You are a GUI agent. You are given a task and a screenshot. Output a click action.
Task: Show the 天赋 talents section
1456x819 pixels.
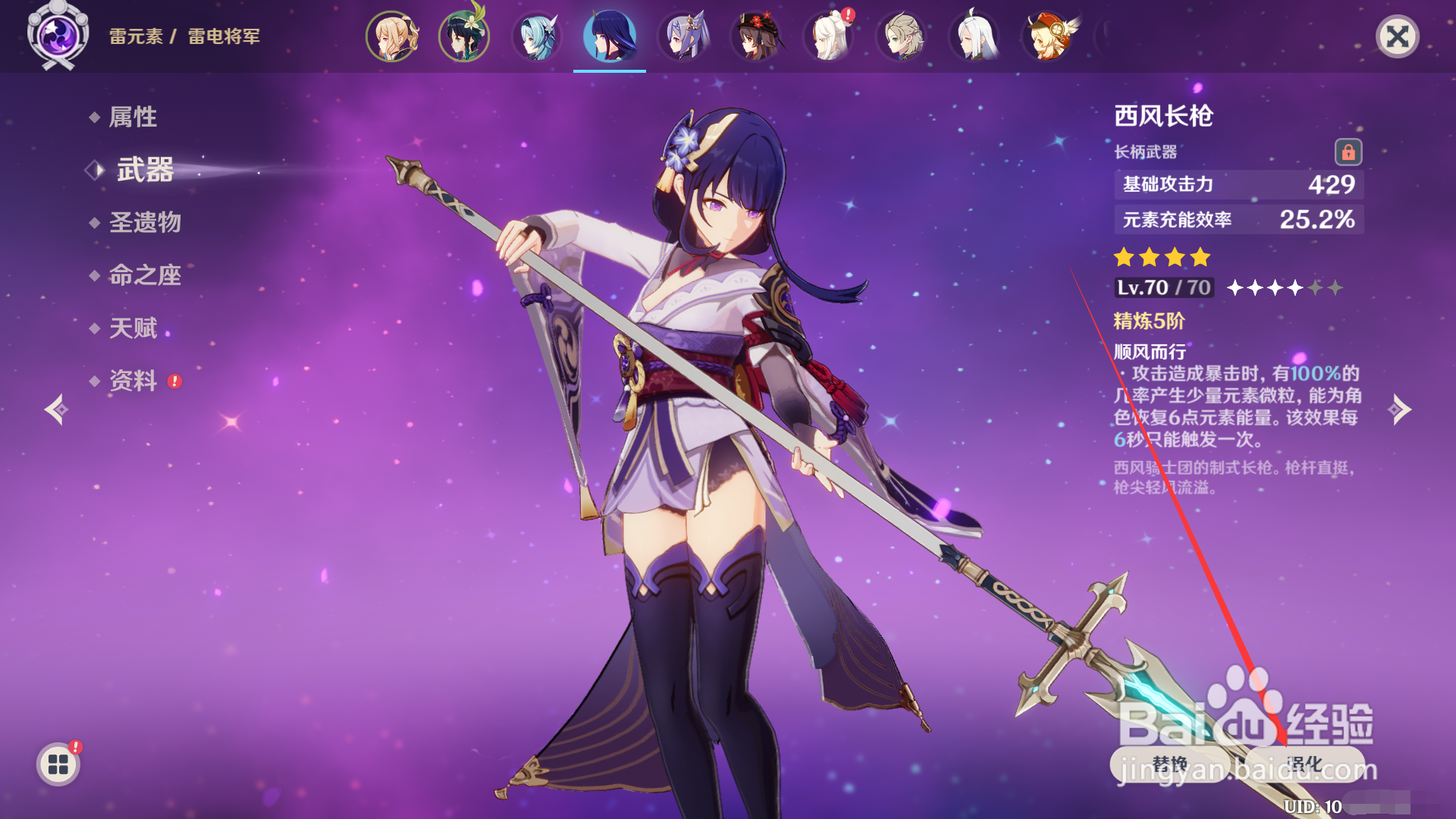coord(133,328)
